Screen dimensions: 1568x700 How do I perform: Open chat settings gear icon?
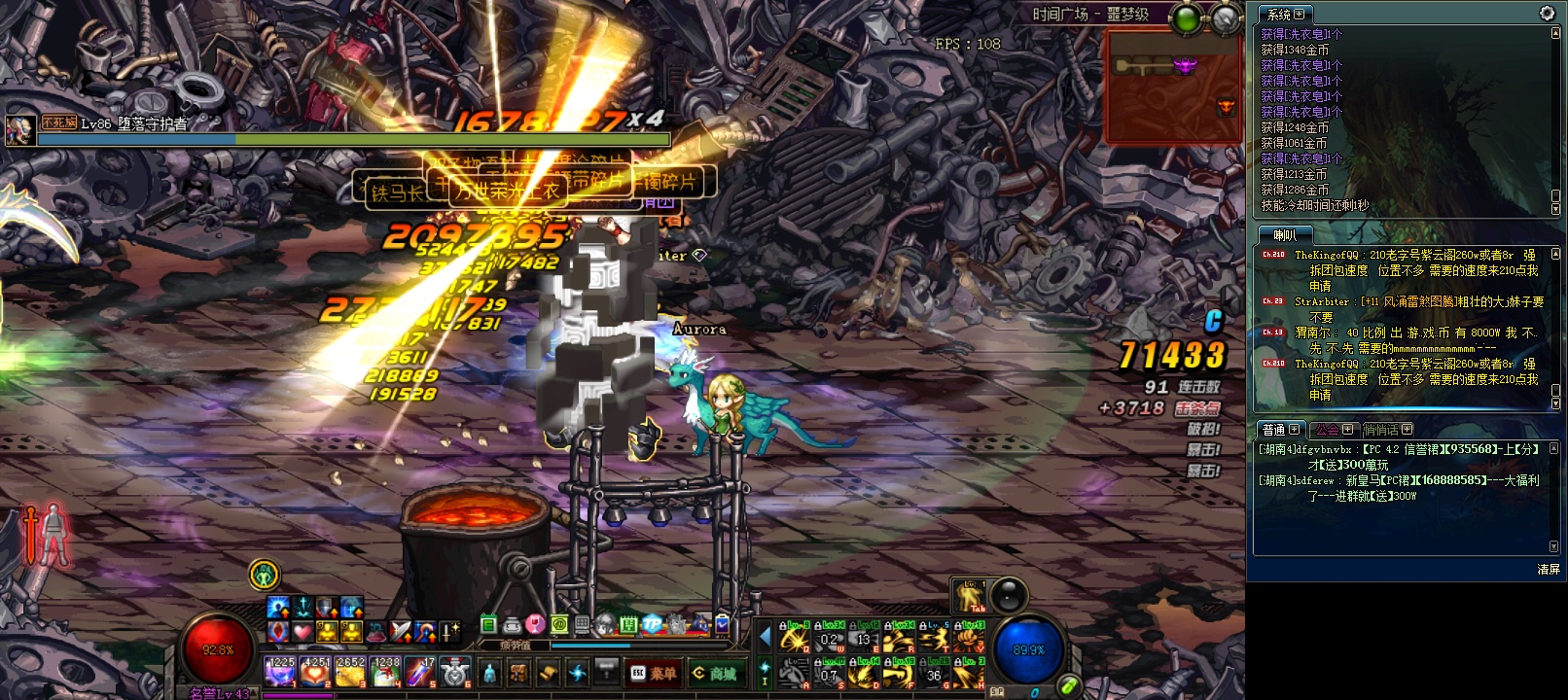pyautogui.click(x=1547, y=13)
